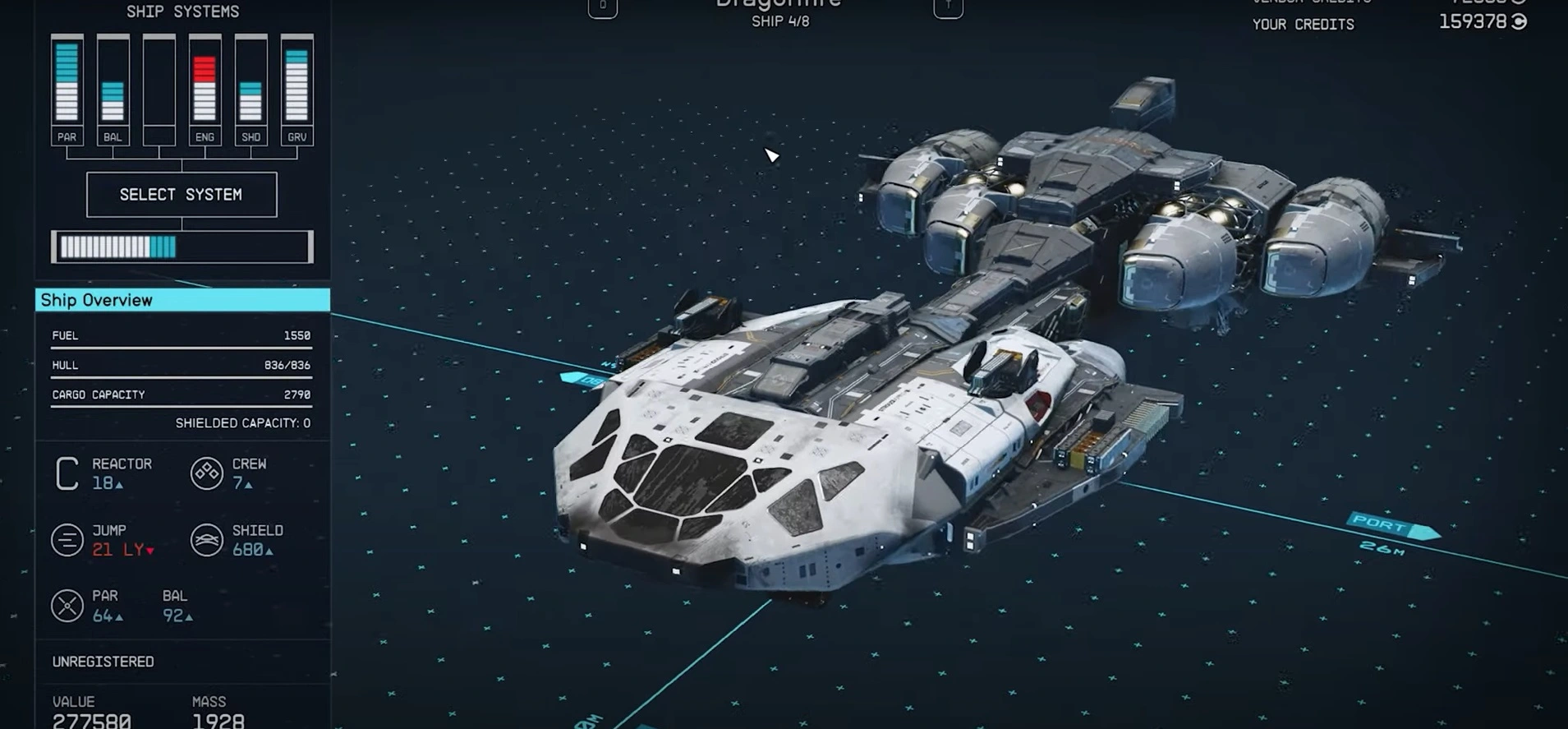Click the Dragonfire ship name title
The height and width of the screenshot is (729, 1568).
[775, 4]
